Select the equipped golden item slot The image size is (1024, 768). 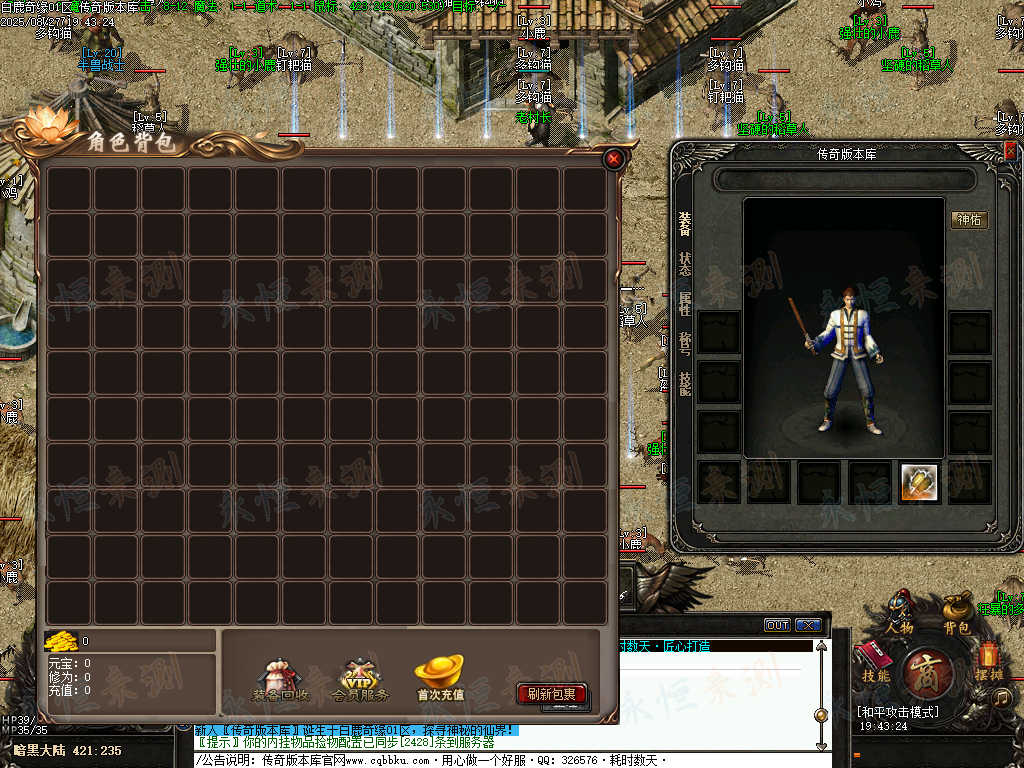(x=918, y=482)
